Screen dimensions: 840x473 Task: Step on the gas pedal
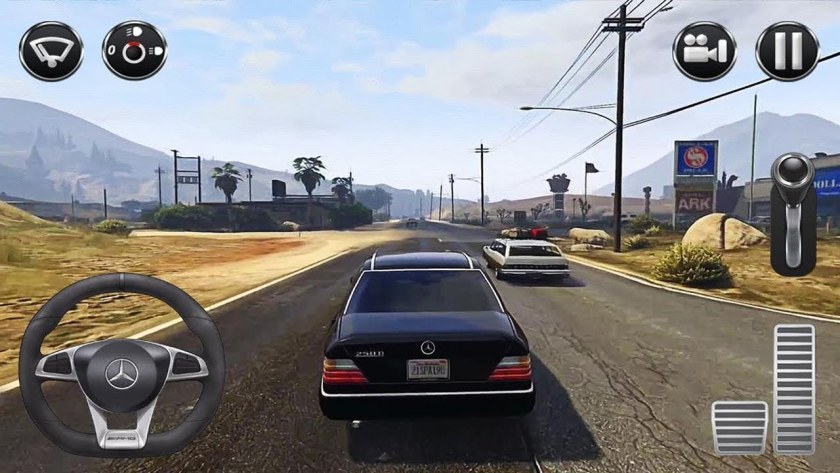click(x=795, y=390)
